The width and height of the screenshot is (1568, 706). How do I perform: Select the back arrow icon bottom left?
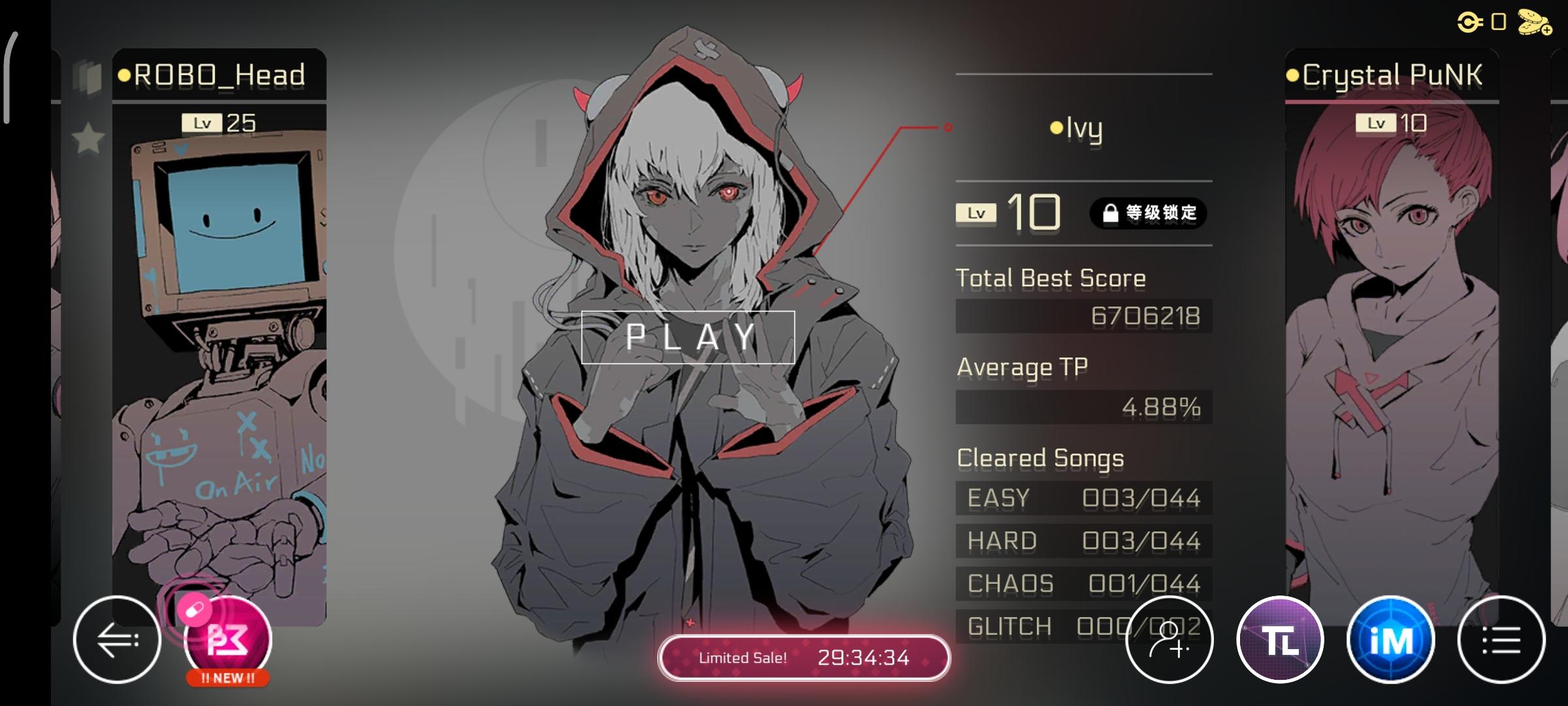pyautogui.click(x=116, y=640)
